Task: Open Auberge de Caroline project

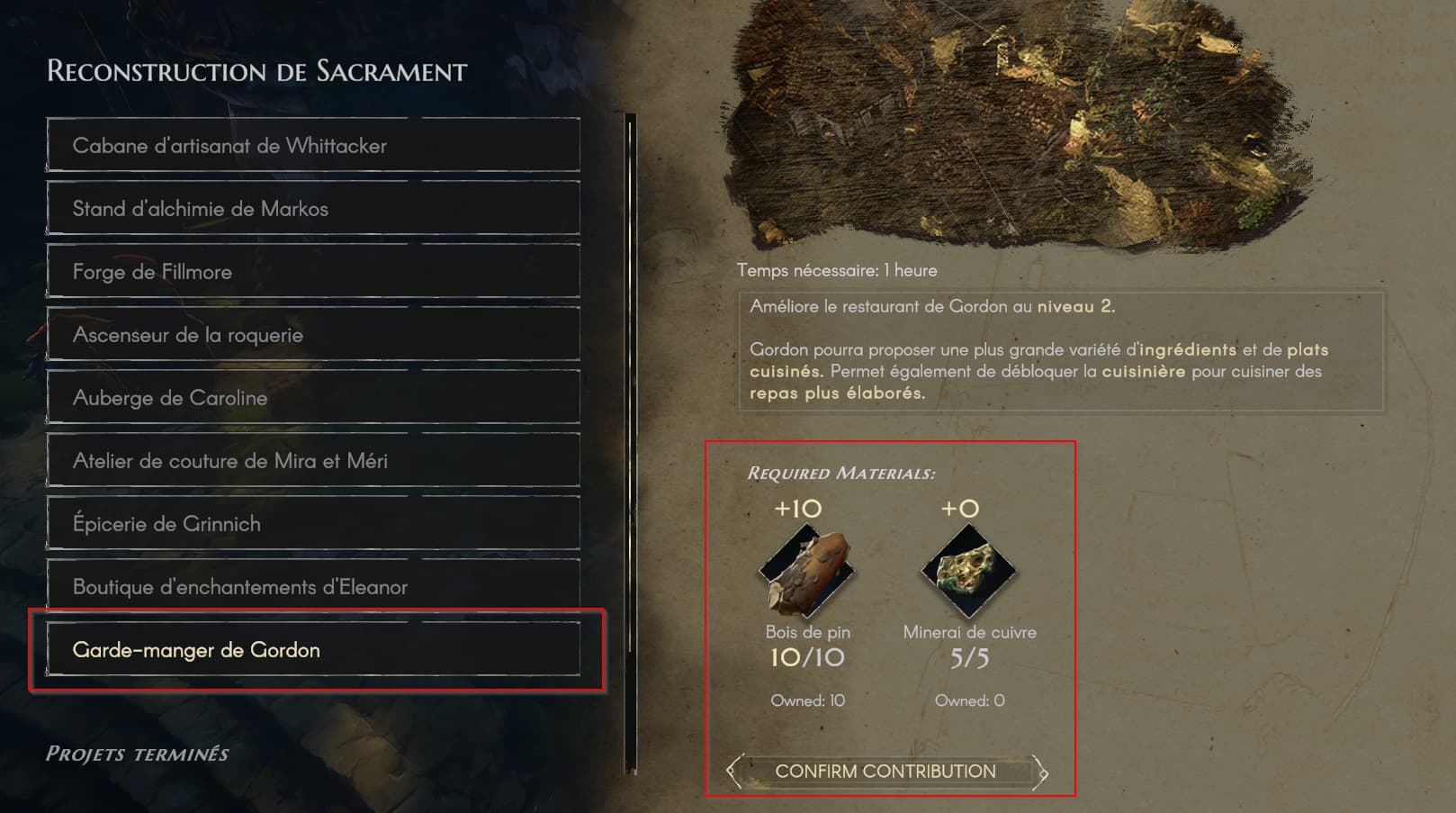Action: (x=313, y=398)
